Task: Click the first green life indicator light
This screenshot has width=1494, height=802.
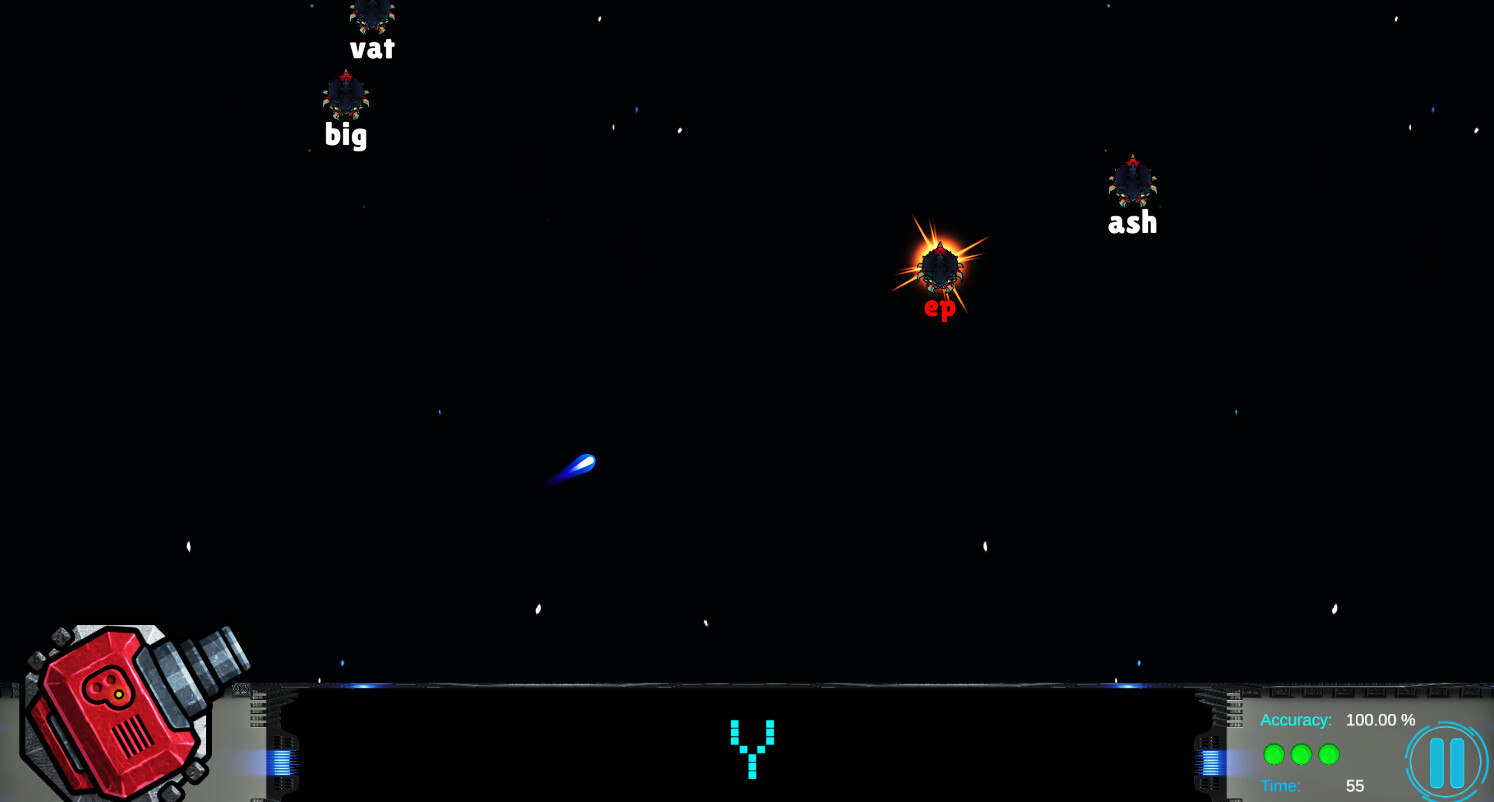Action: (1273, 755)
